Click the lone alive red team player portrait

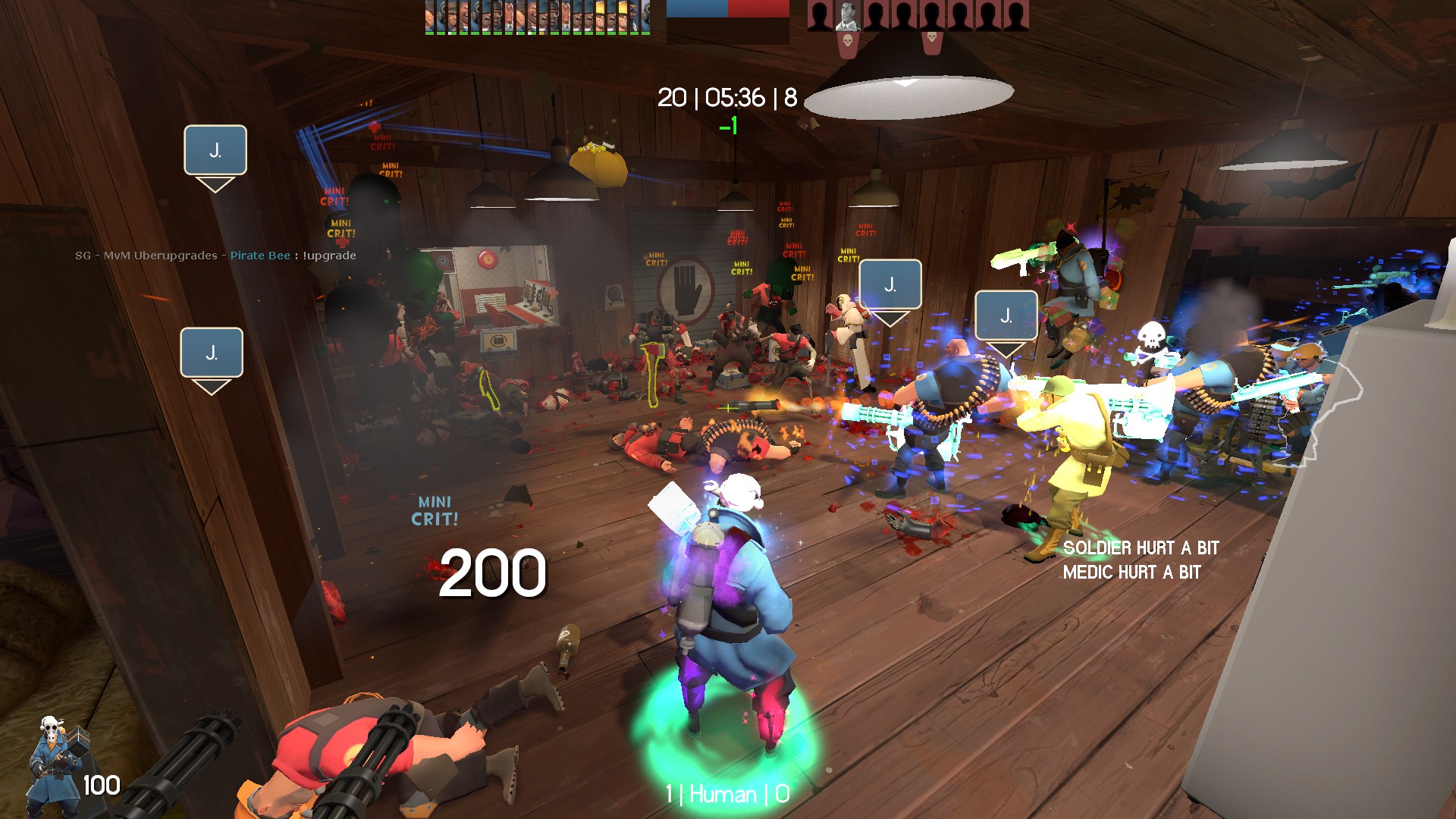[x=847, y=16]
